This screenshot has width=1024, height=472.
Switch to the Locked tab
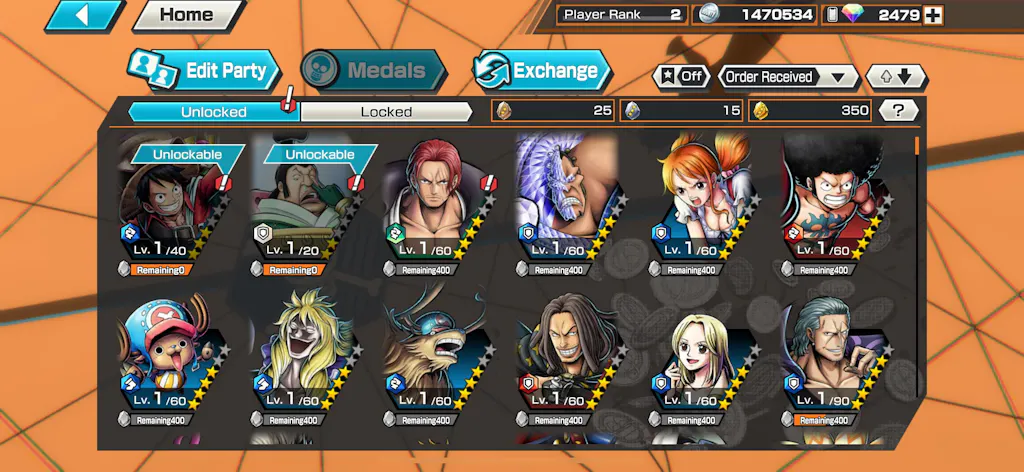click(386, 112)
